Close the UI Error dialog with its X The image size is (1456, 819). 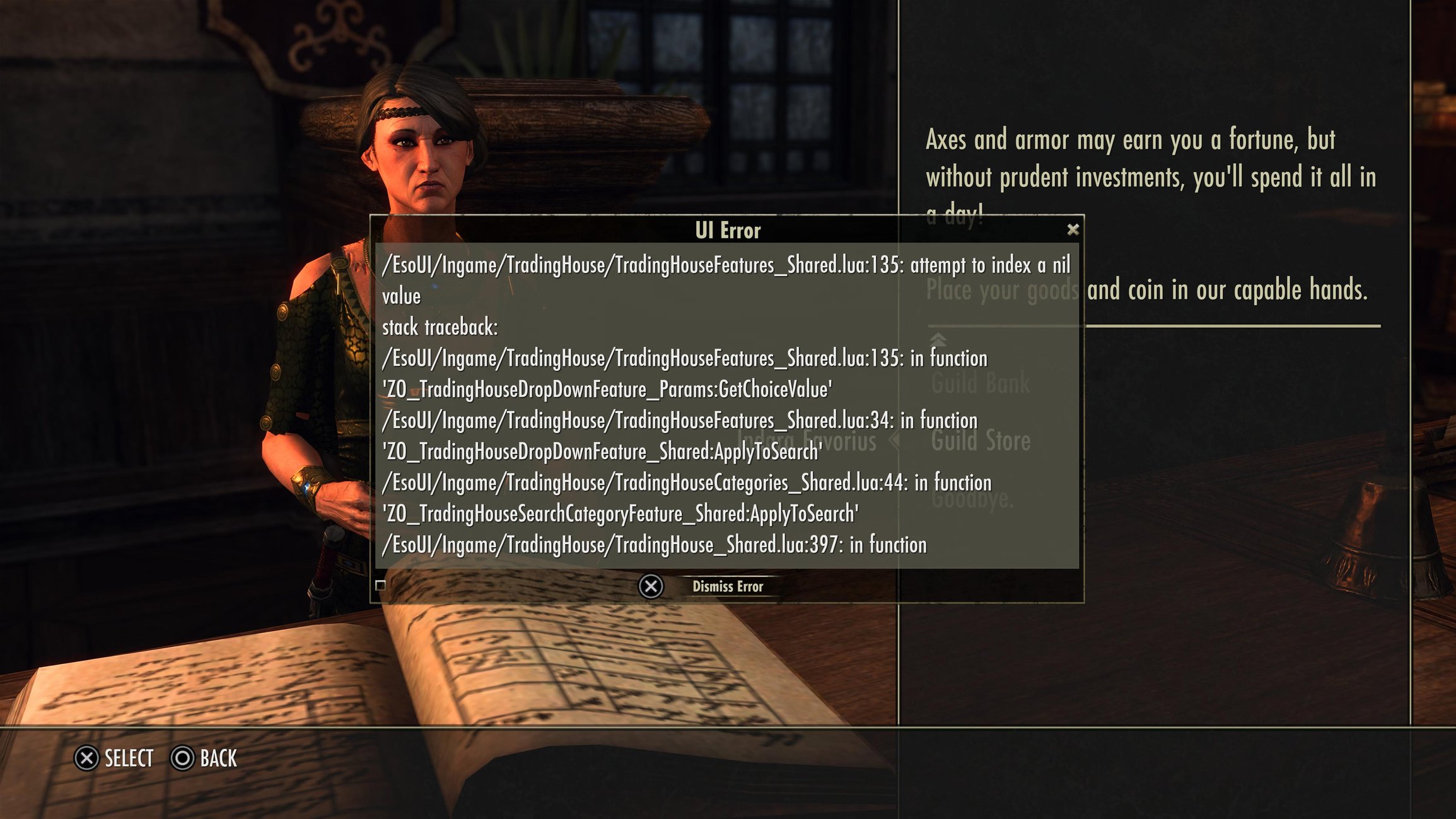click(x=1073, y=230)
